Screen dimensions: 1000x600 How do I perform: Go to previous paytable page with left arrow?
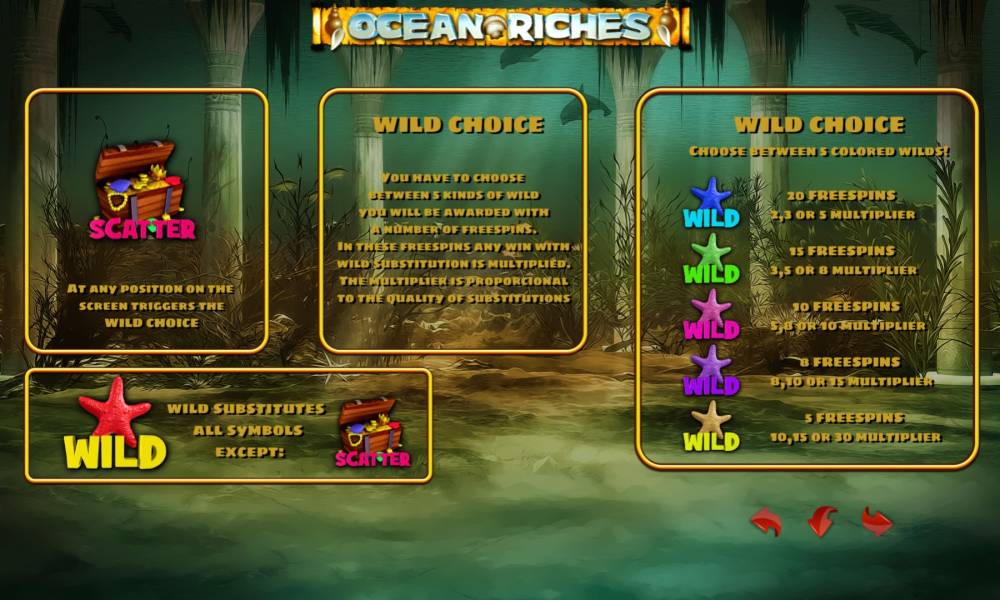[x=766, y=521]
